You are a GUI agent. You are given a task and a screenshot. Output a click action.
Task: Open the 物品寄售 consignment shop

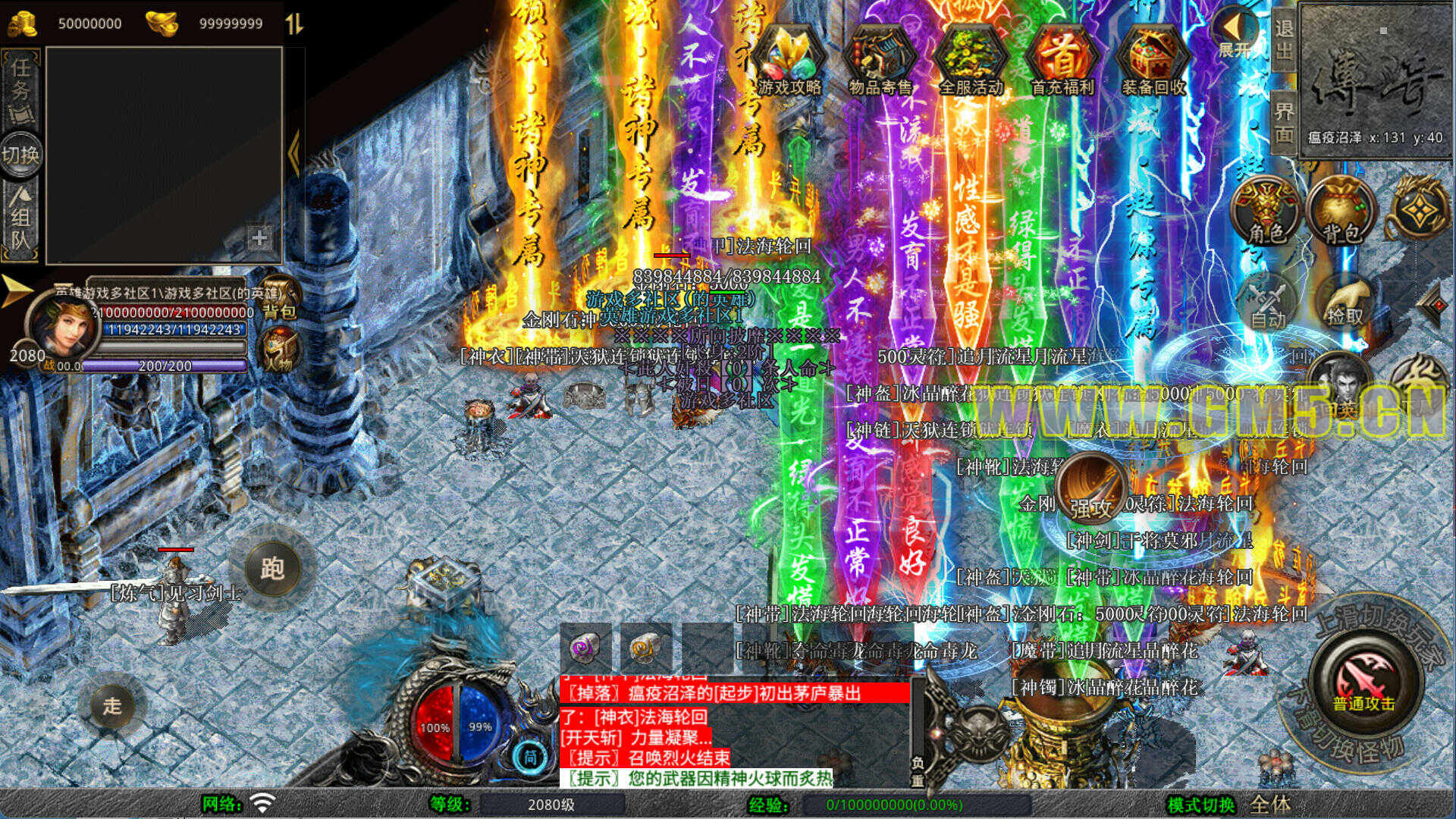point(880,61)
